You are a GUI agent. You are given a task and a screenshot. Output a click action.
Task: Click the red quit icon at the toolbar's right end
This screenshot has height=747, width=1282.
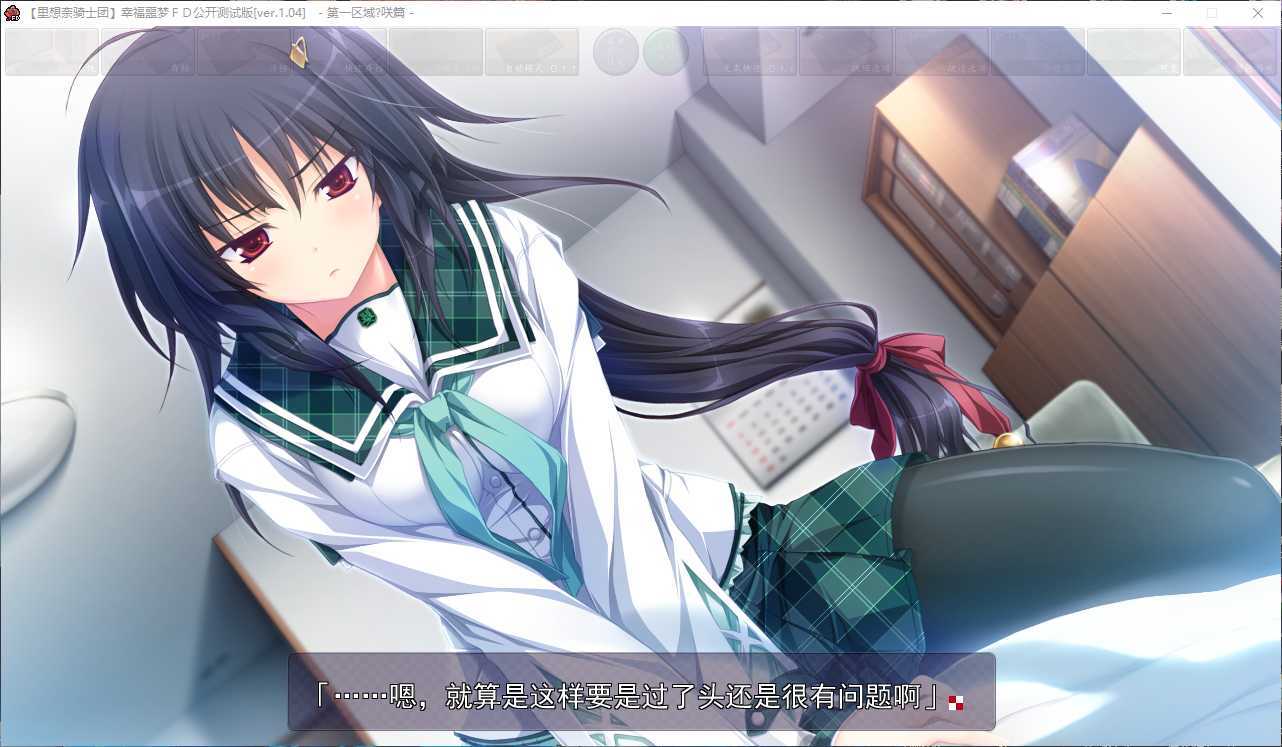(1229, 52)
